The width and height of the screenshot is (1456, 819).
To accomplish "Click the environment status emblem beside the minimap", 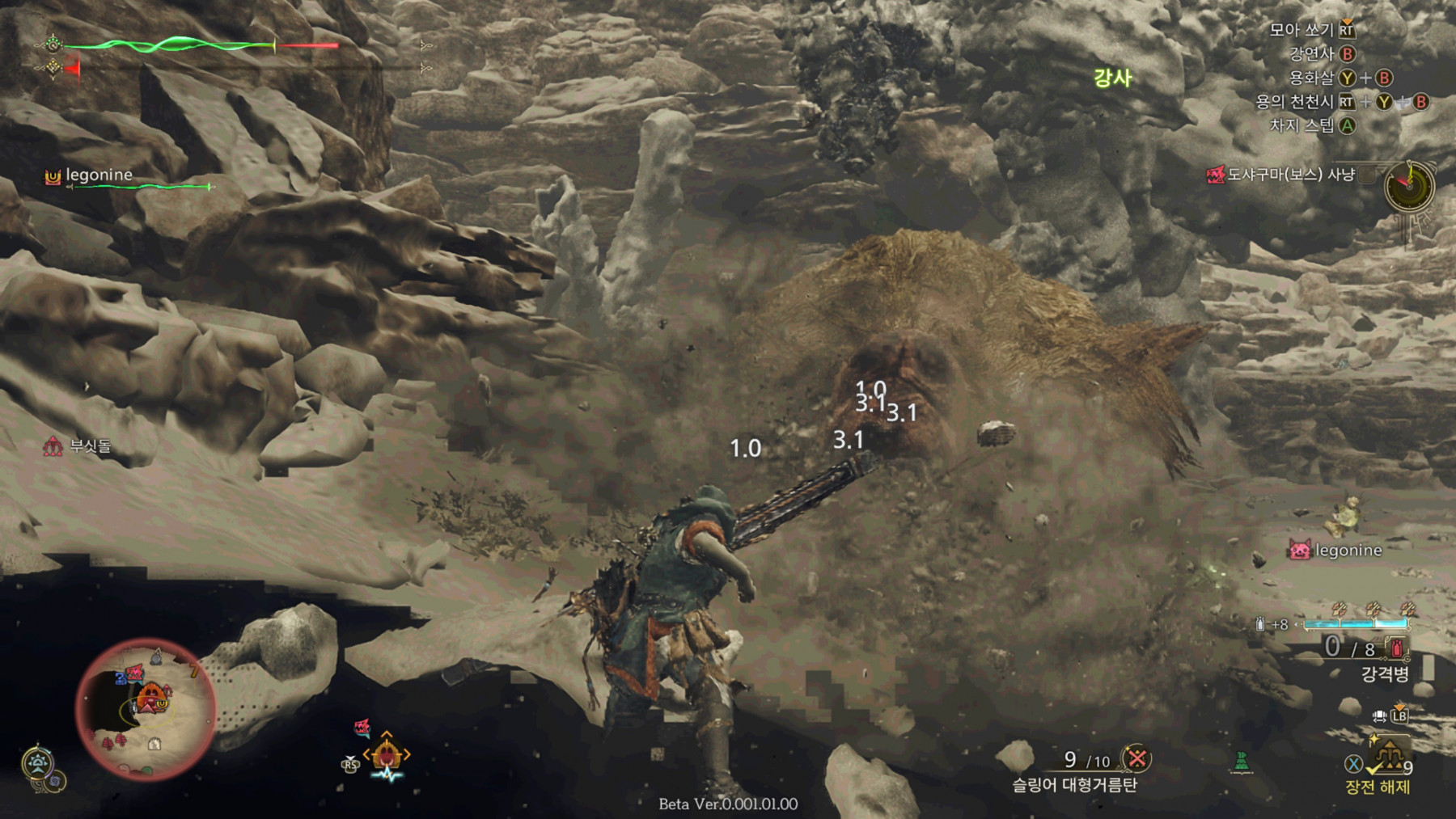I will [39, 765].
